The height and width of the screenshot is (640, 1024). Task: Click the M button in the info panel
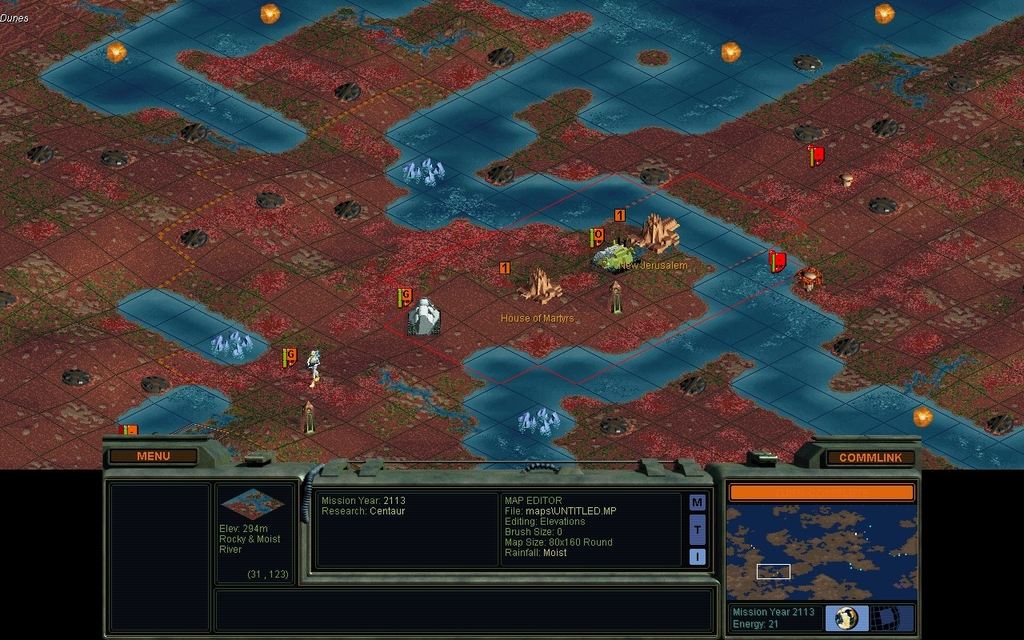point(697,503)
